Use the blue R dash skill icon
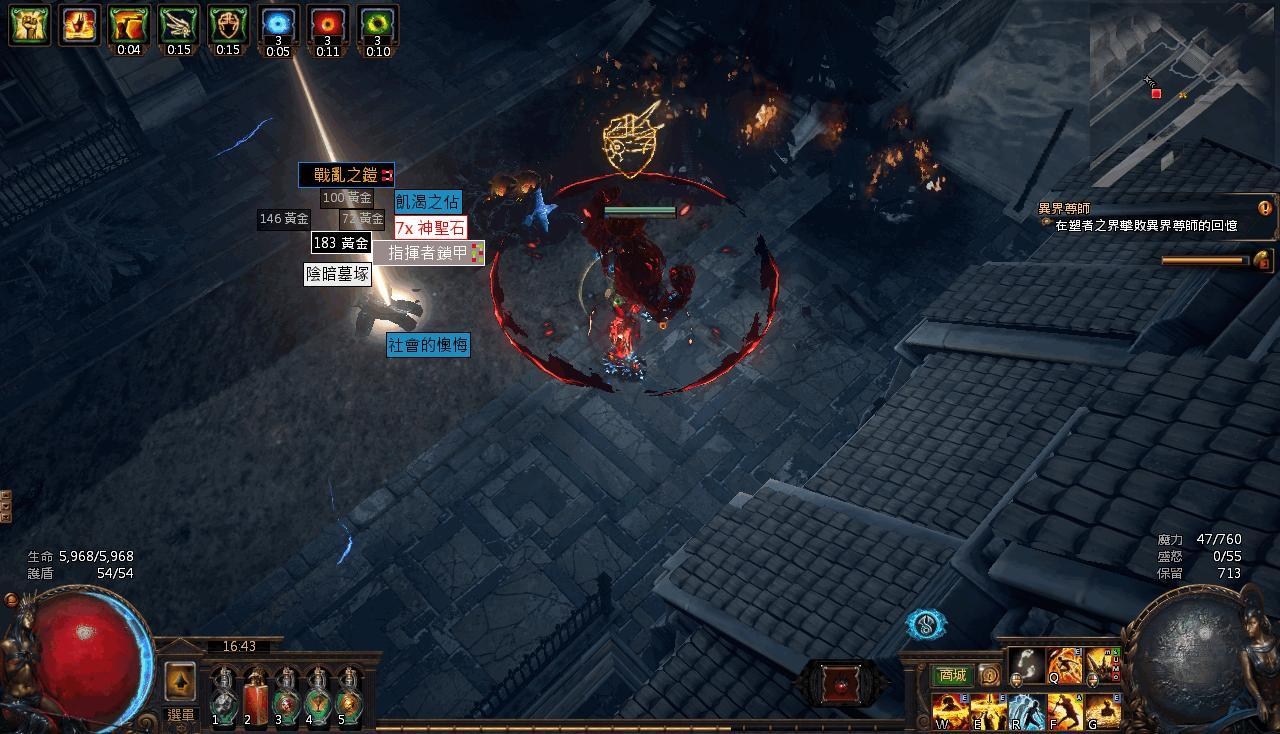The image size is (1280, 734). pyautogui.click(x=1026, y=712)
